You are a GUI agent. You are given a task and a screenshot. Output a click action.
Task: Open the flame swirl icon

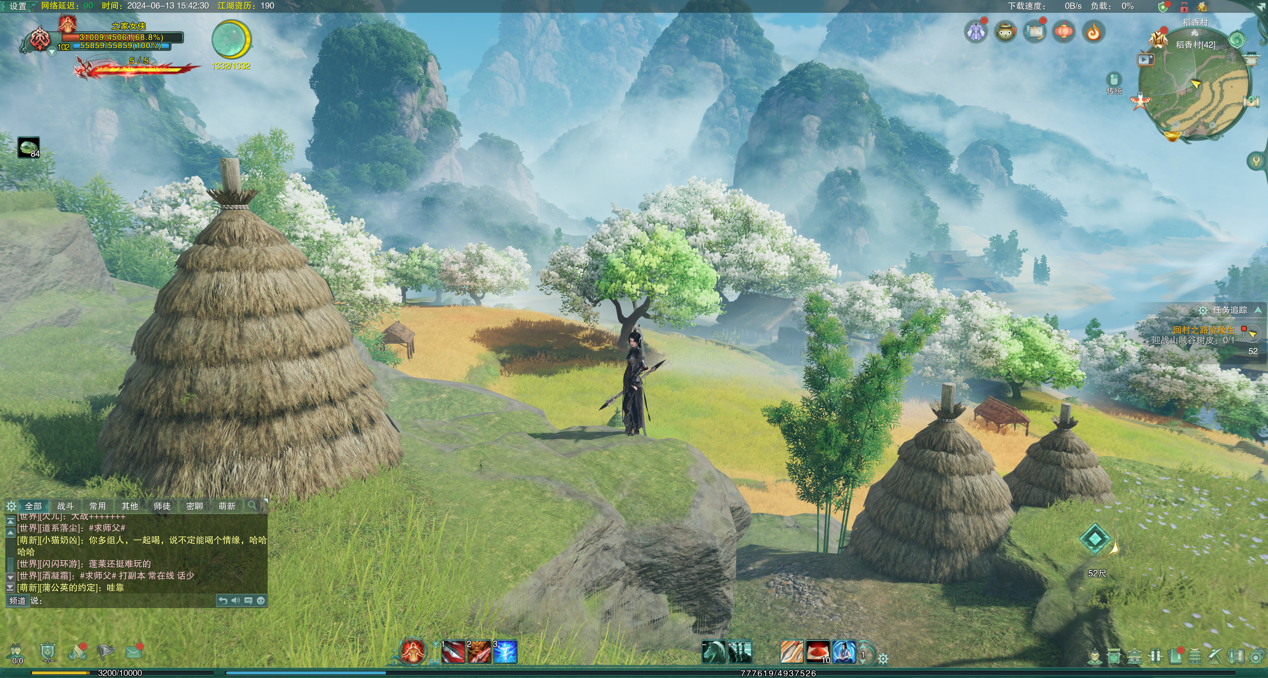coord(1093,32)
